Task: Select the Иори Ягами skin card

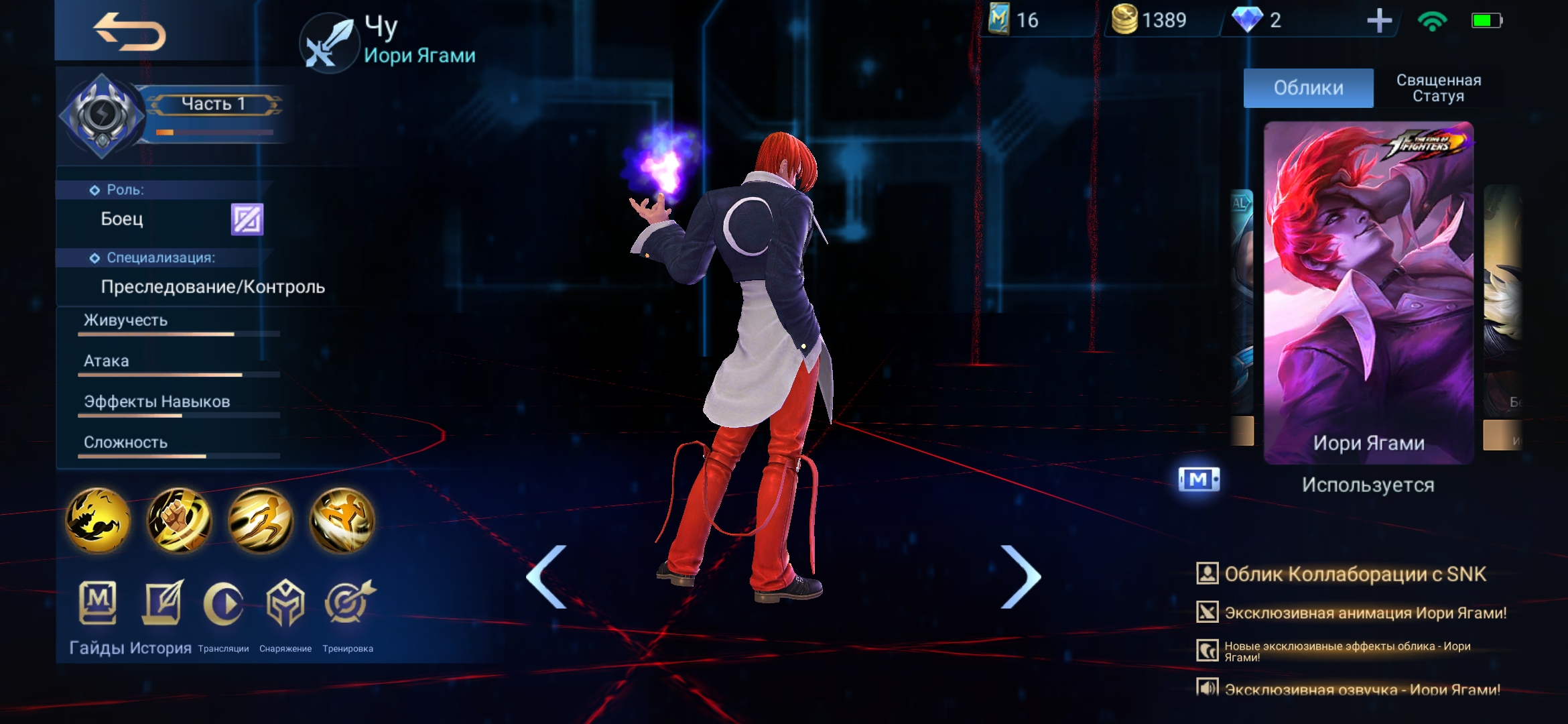Action: pyautogui.click(x=1368, y=292)
